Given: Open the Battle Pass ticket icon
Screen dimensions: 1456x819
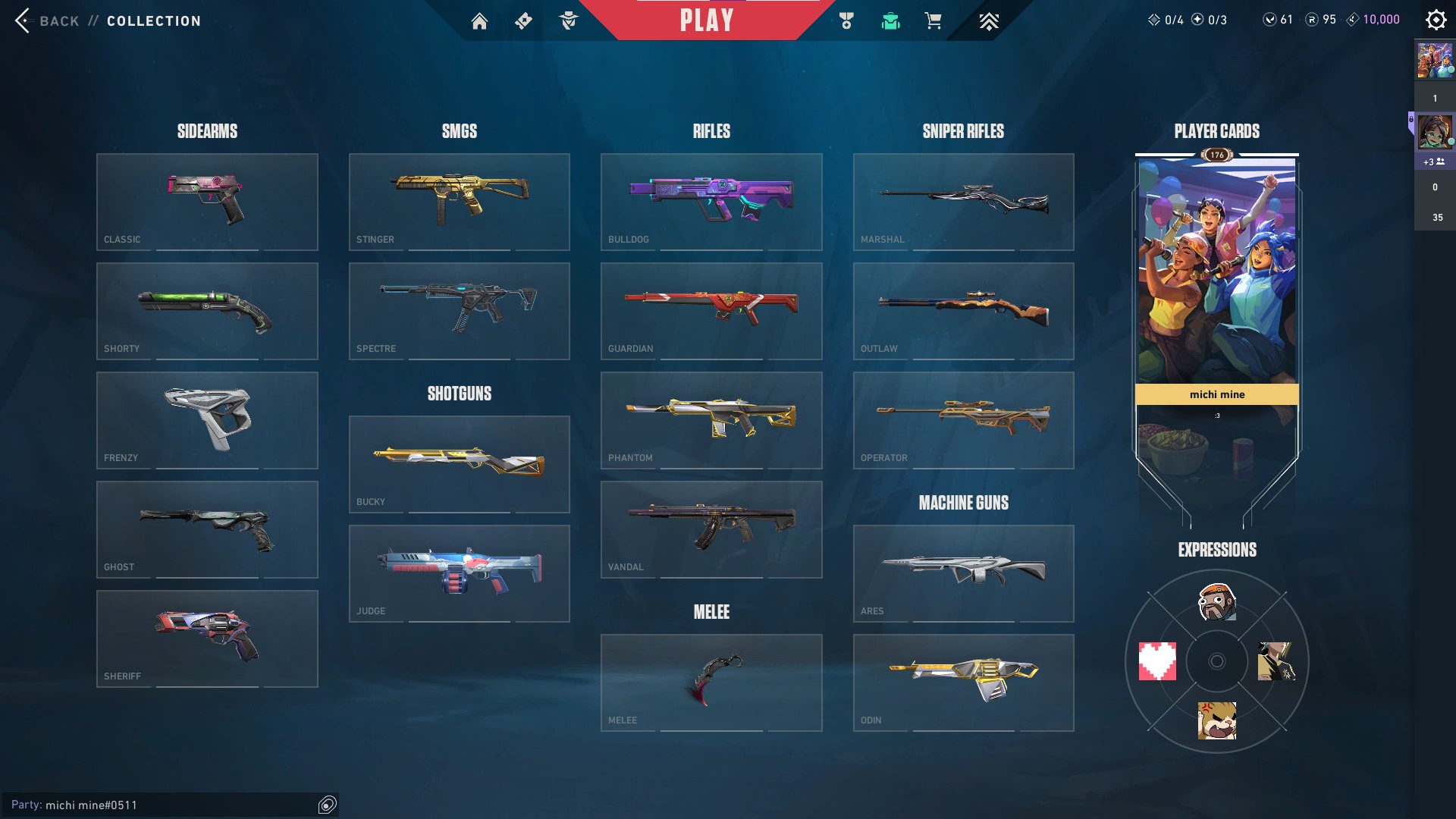Looking at the screenshot, I should 522,21.
